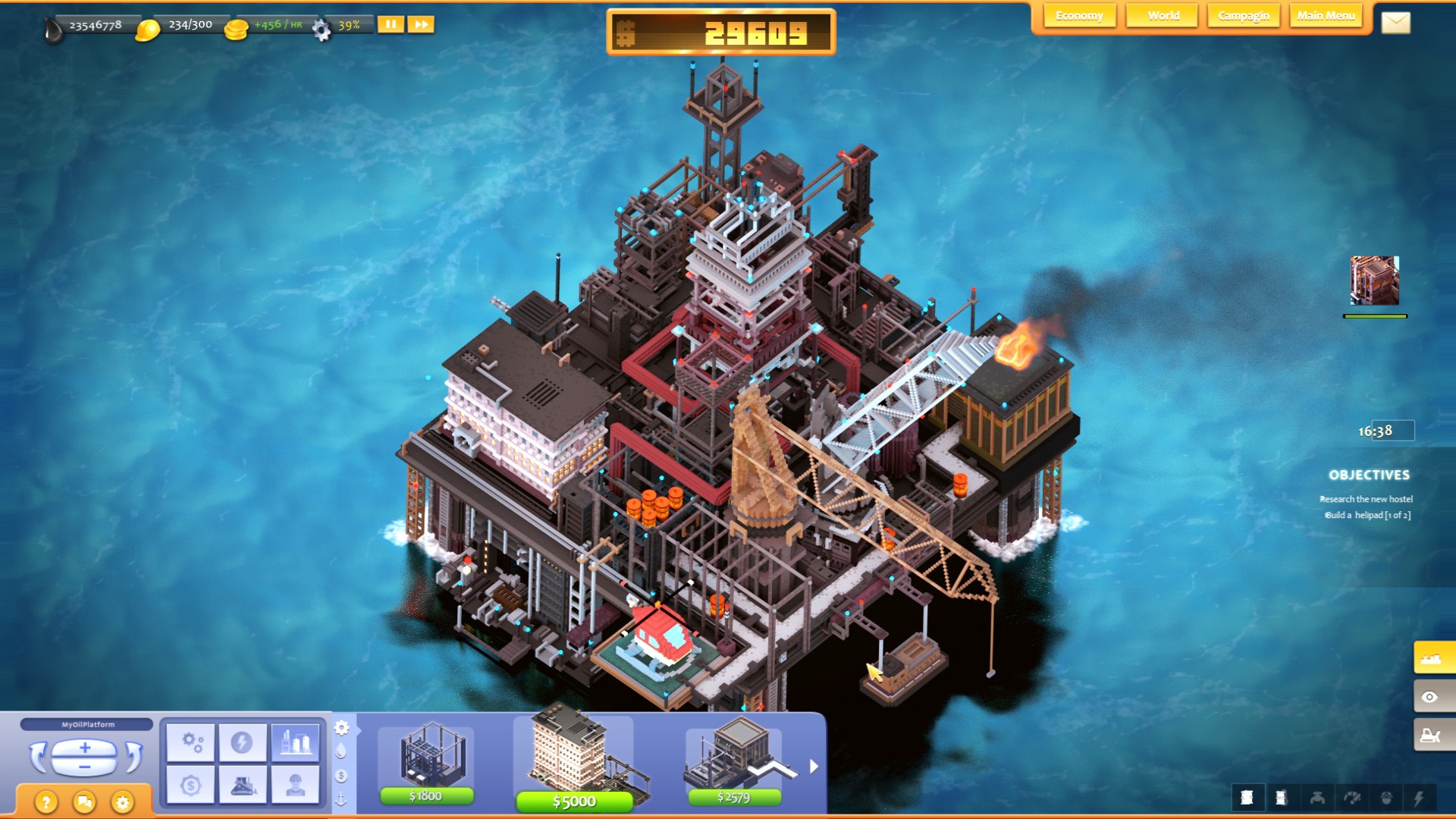Click the $5000 building purchase button
The image size is (1456, 819).
[575, 800]
